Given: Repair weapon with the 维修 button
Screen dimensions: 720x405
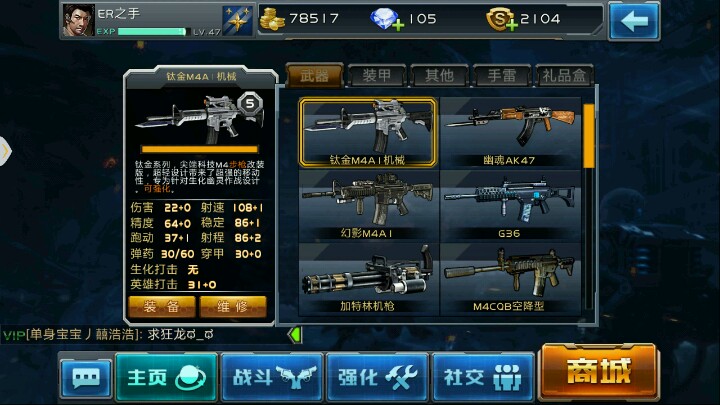Looking at the screenshot, I should tap(232, 305).
